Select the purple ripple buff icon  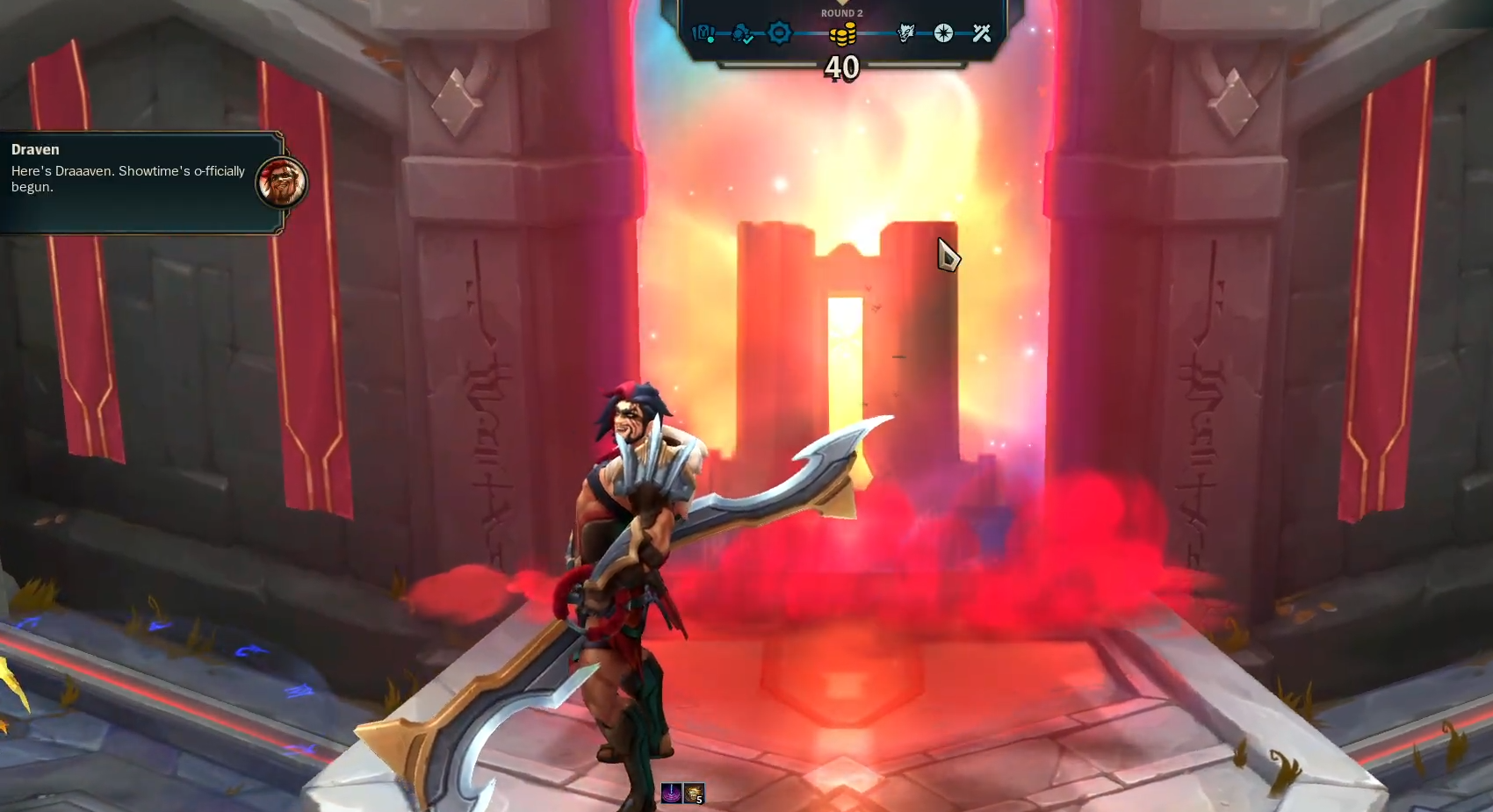672,794
